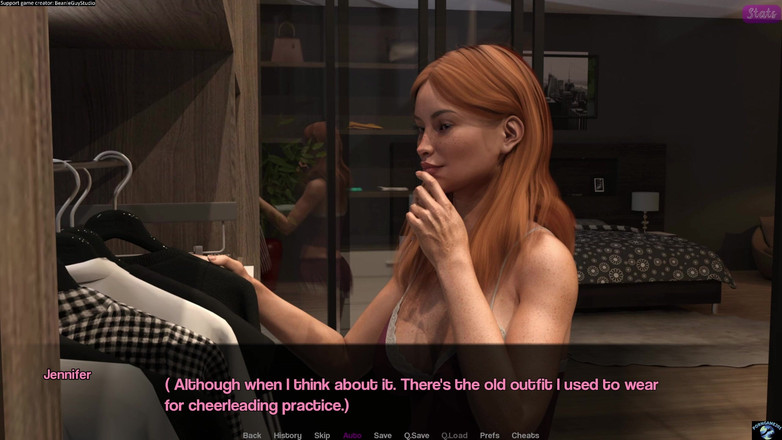Image resolution: width=782 pixels, height=440 pixels.
Task: Toggle Skip mode for dialogue
Action: point(322,435)
